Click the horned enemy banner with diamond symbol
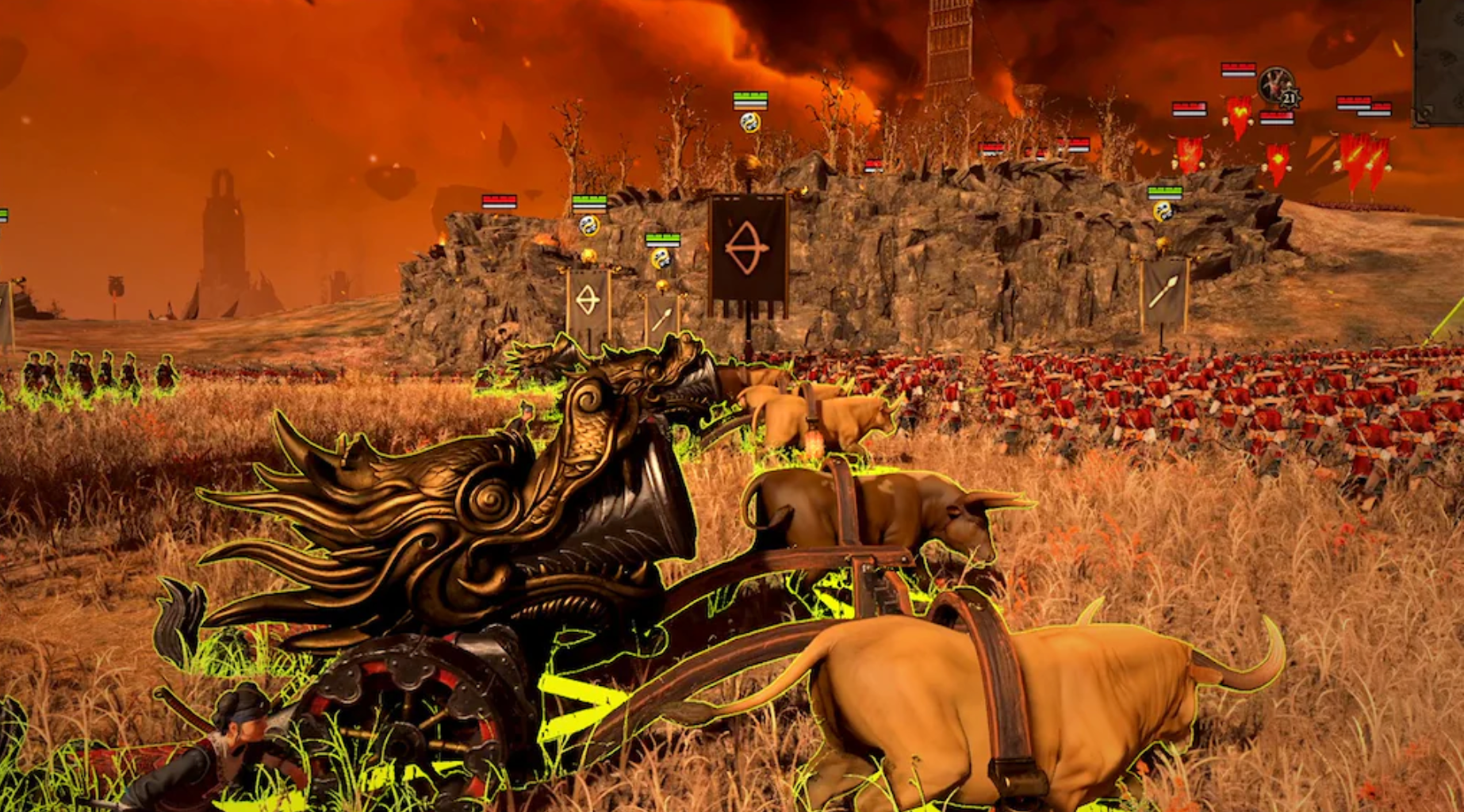This screenshot has width=1464, height=812. pos(1277,158)
